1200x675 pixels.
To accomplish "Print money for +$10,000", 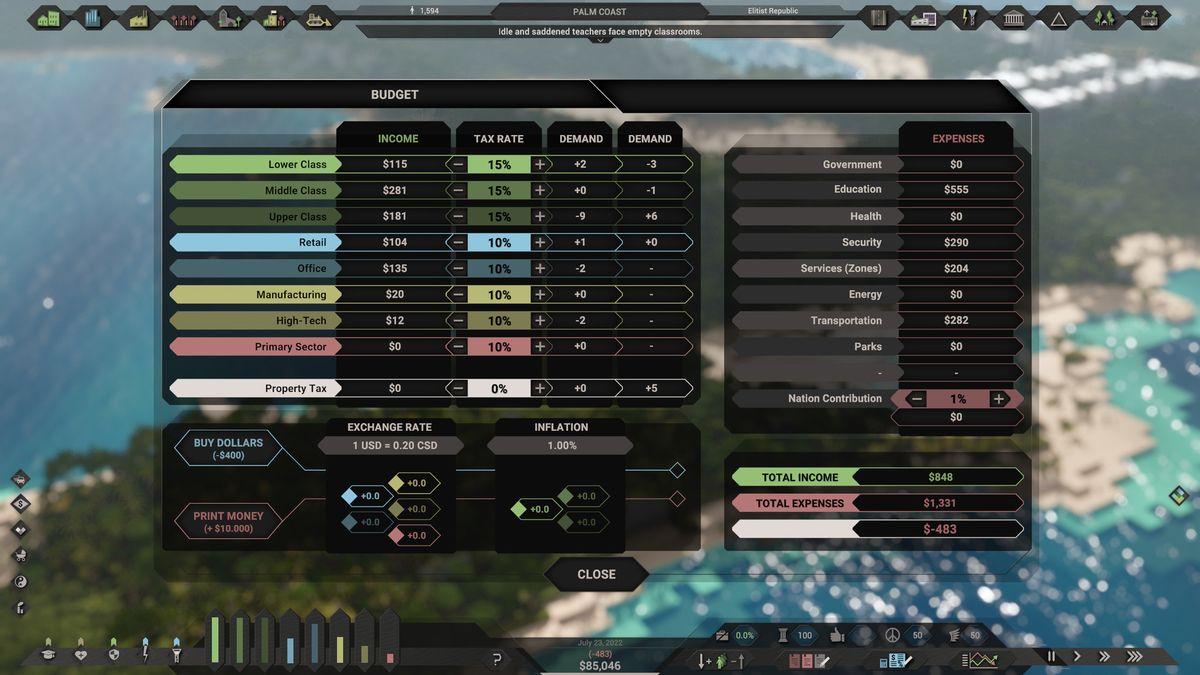I will click(x=228, y=521).
